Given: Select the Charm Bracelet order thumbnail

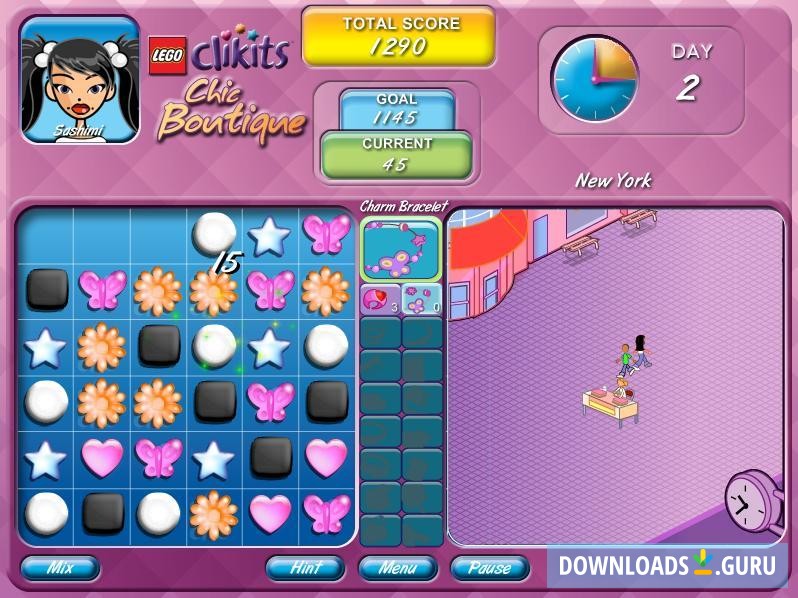Looking at the screenshot, I should [x=400, y=250].
